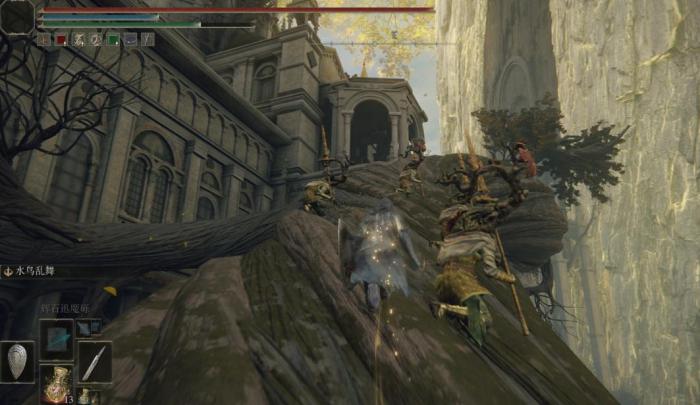The height and width of the screenshot is (405, 700).
Task: Use the golden flask quick item
Action: click(x=56, y=385)
